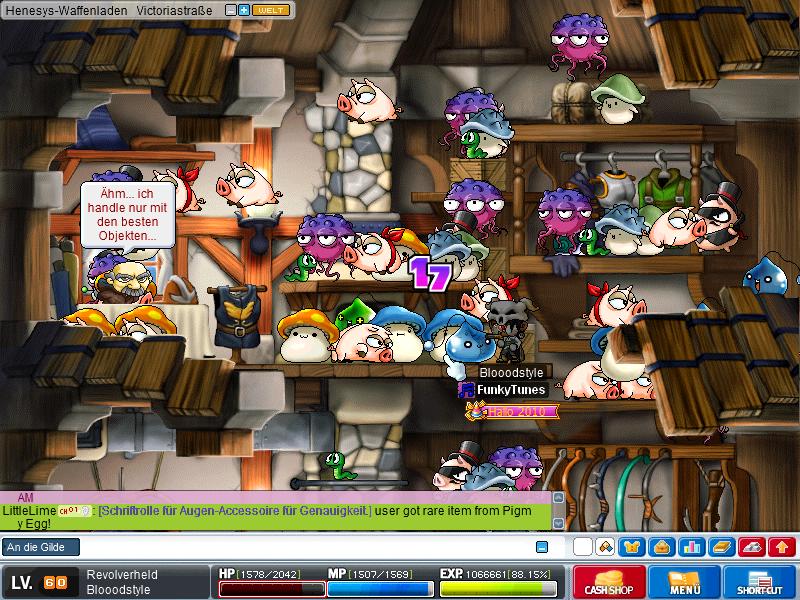Click the blue minus button in the chat bar
The width and height of the screenshot is (800, 600).
point(542,547)
